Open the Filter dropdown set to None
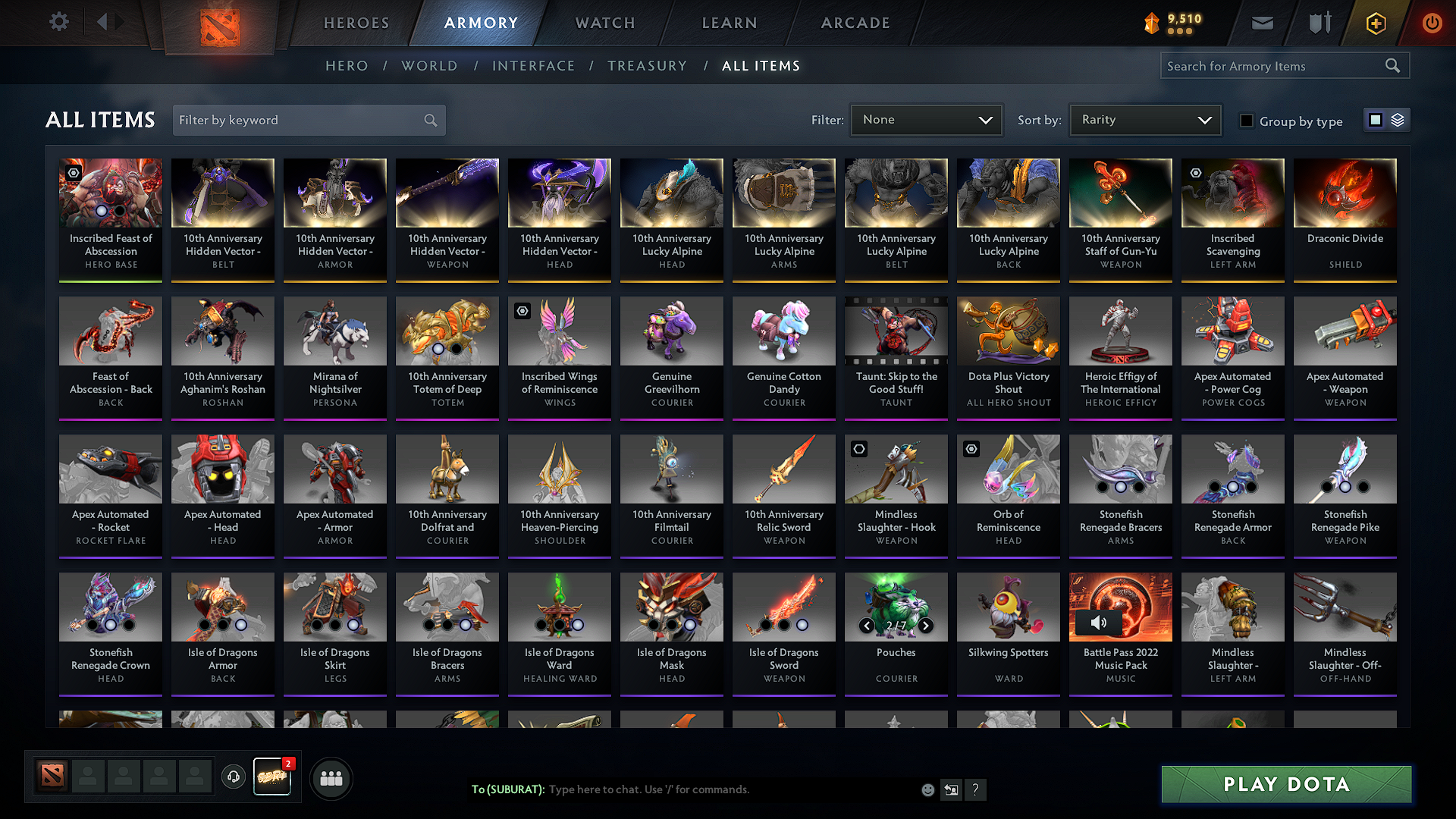The width and height of the screenshot is (1456, 819). [x=926, y=119]
